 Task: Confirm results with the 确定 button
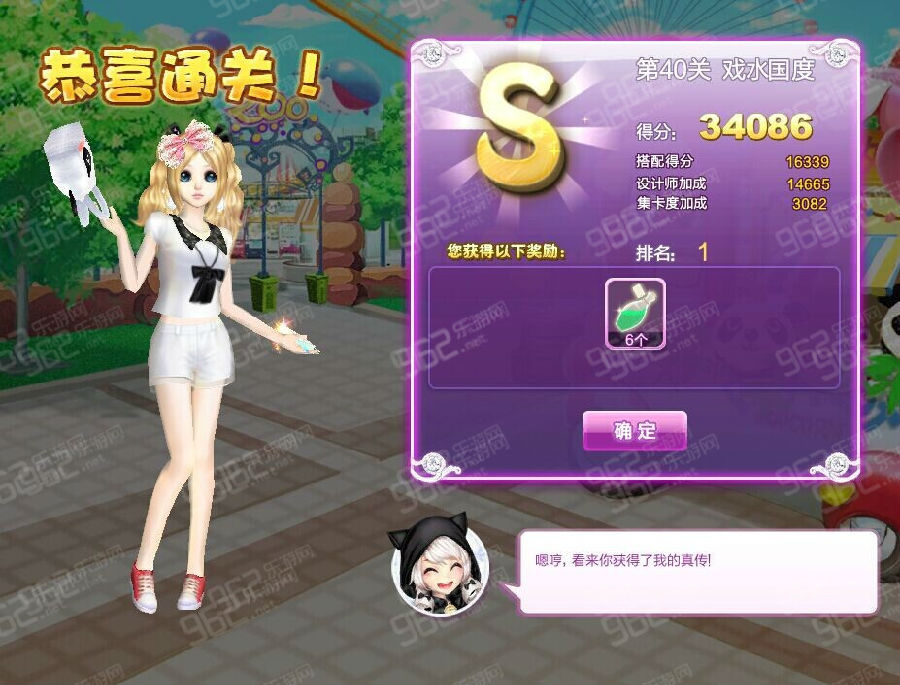coord(635,431)
